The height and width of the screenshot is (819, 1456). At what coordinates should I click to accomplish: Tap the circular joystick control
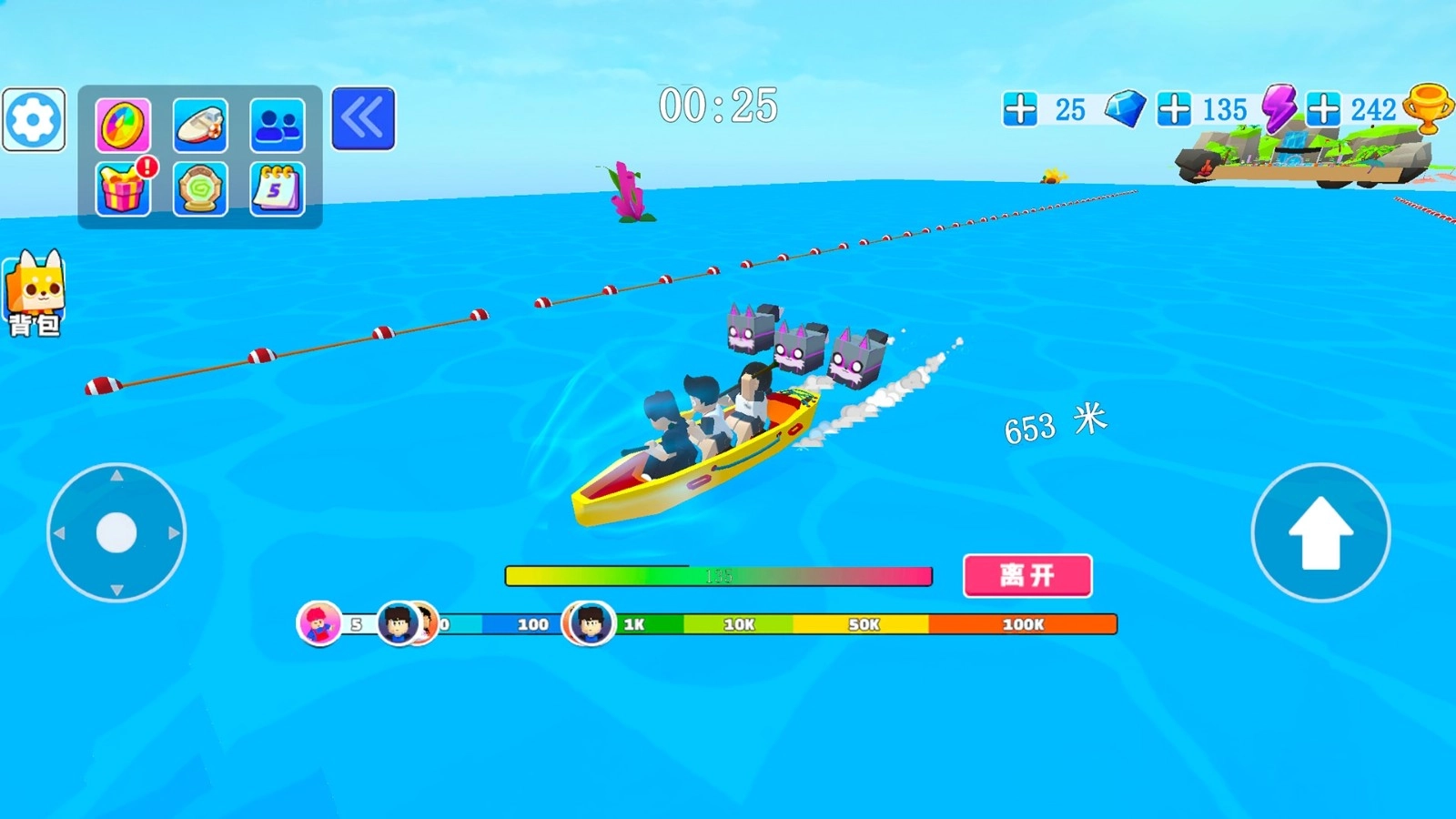[116, 531]
